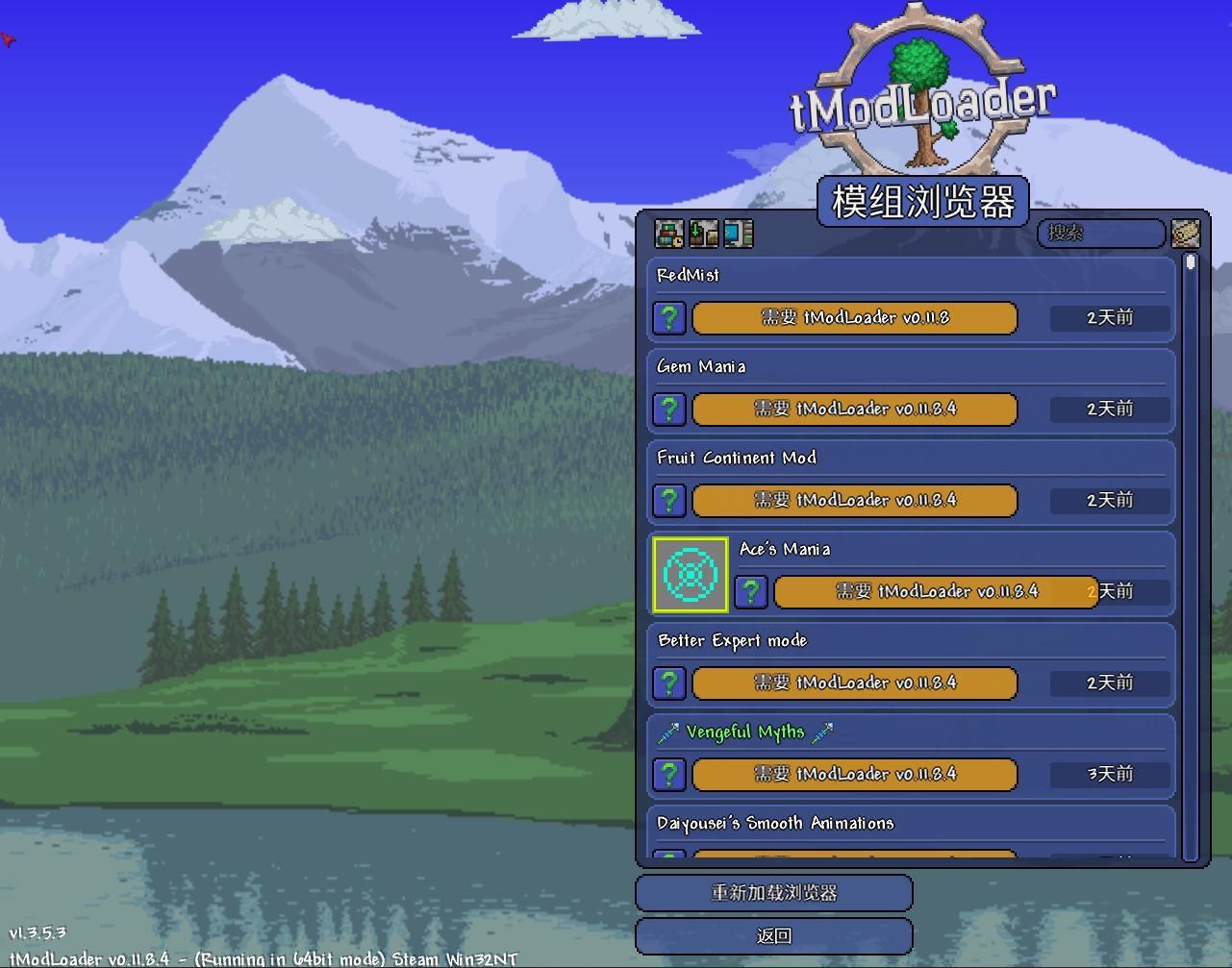The height and width of the screenshot is (968, 1232).
Task: Select the download/update filter icon
Action: pos(703,234)
